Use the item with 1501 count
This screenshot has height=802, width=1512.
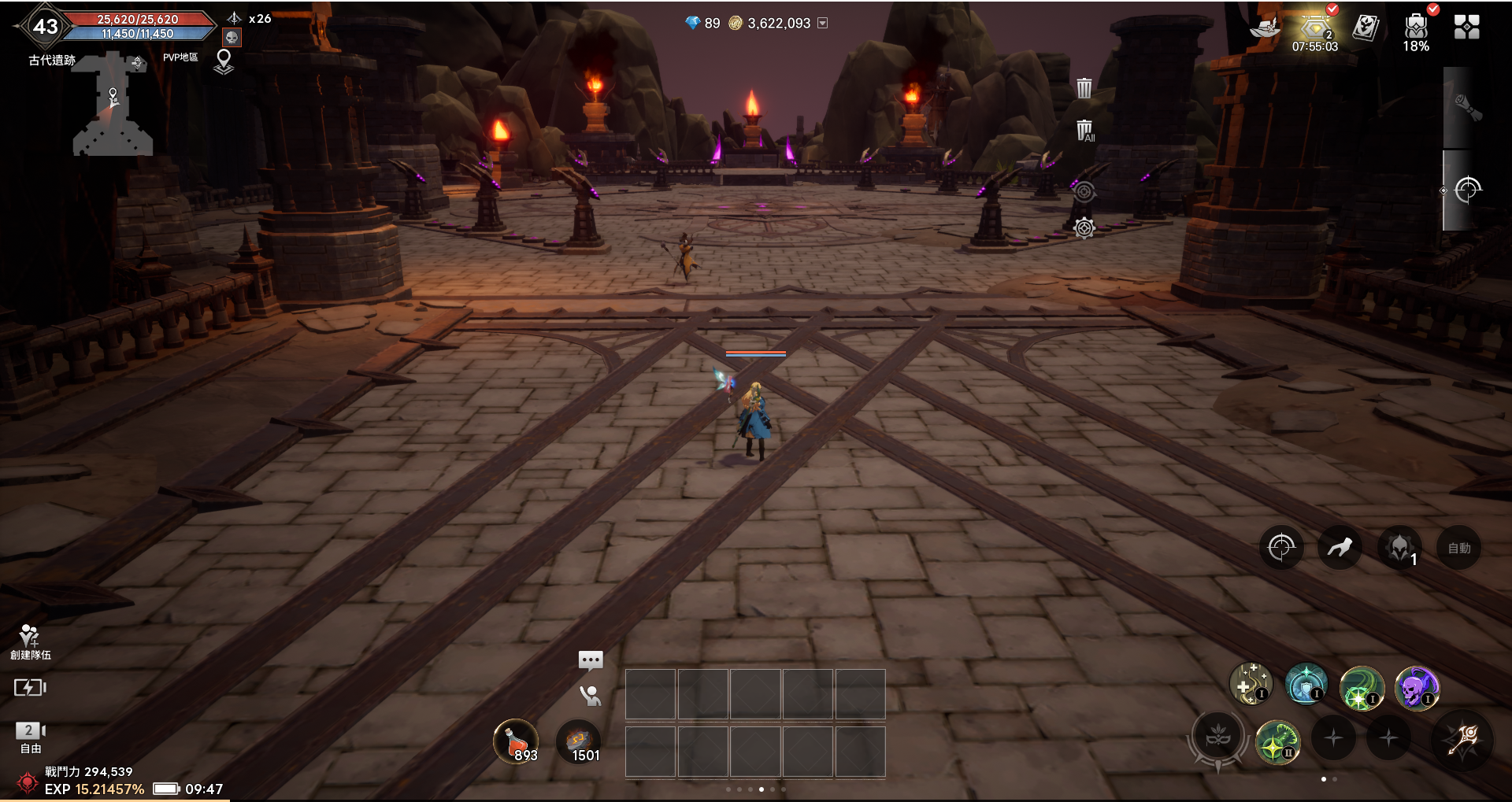click(579, 741)
